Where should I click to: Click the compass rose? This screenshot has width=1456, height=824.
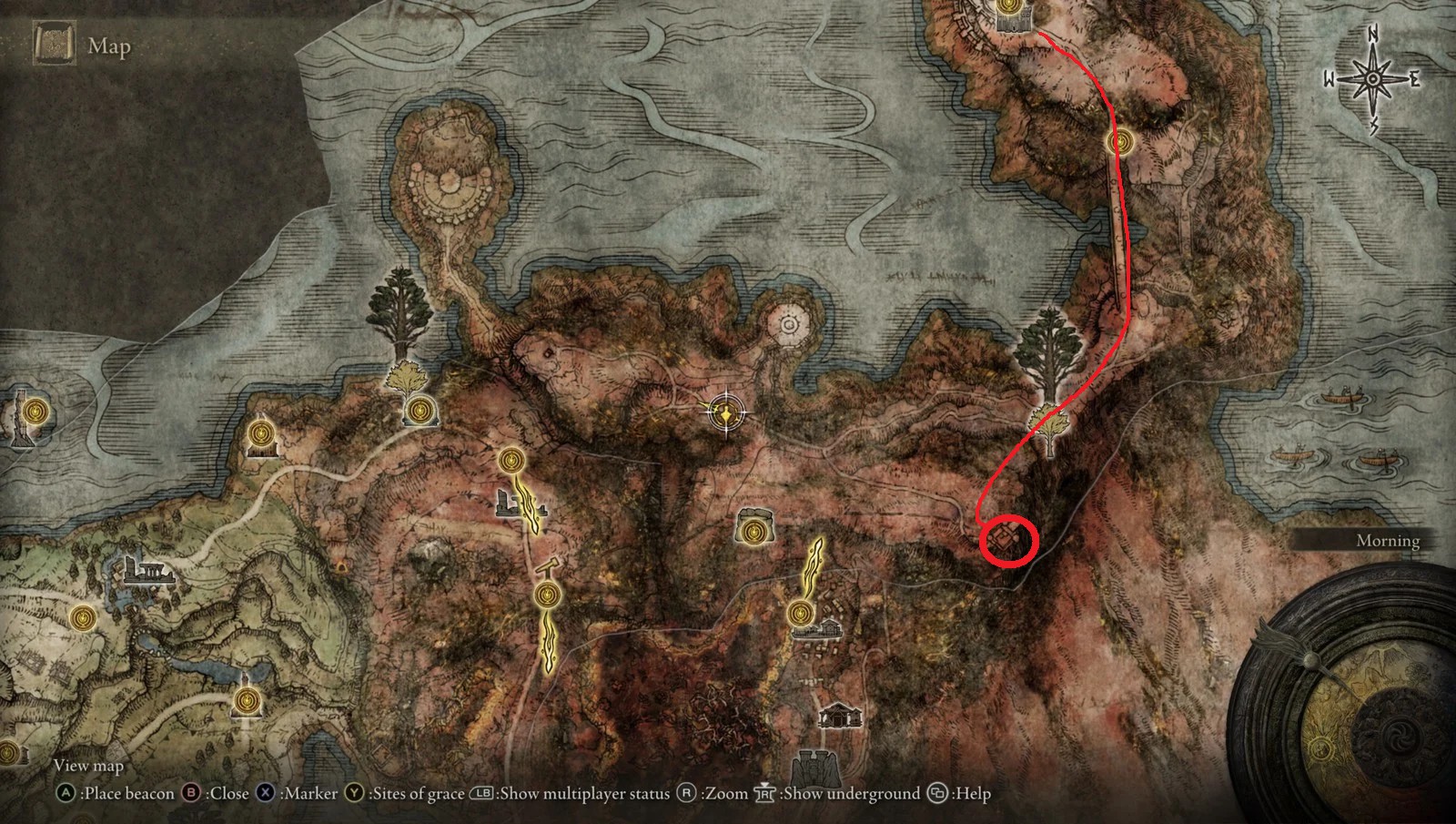1371,80
